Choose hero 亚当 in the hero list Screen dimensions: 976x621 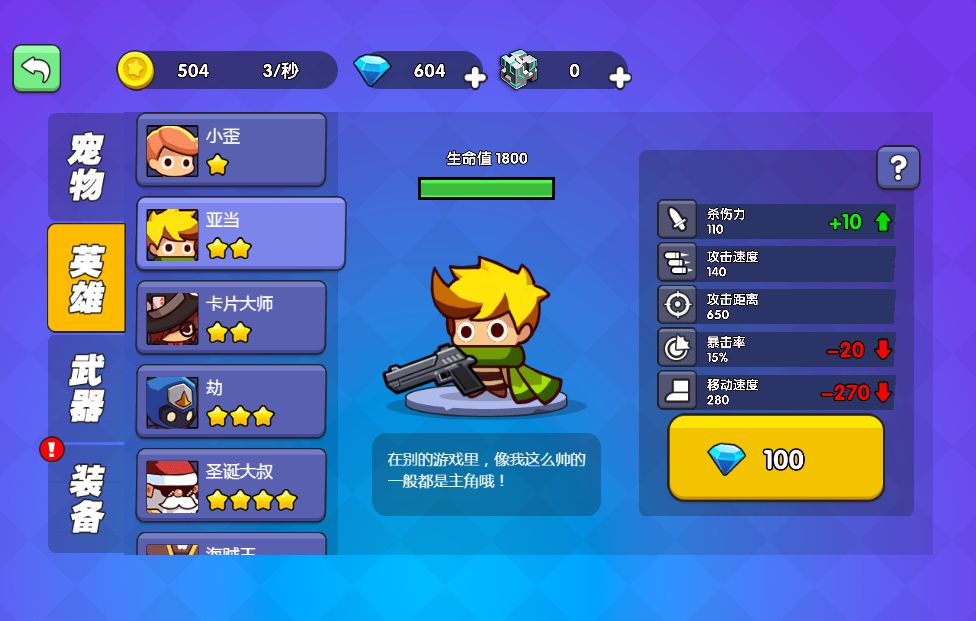241,234
